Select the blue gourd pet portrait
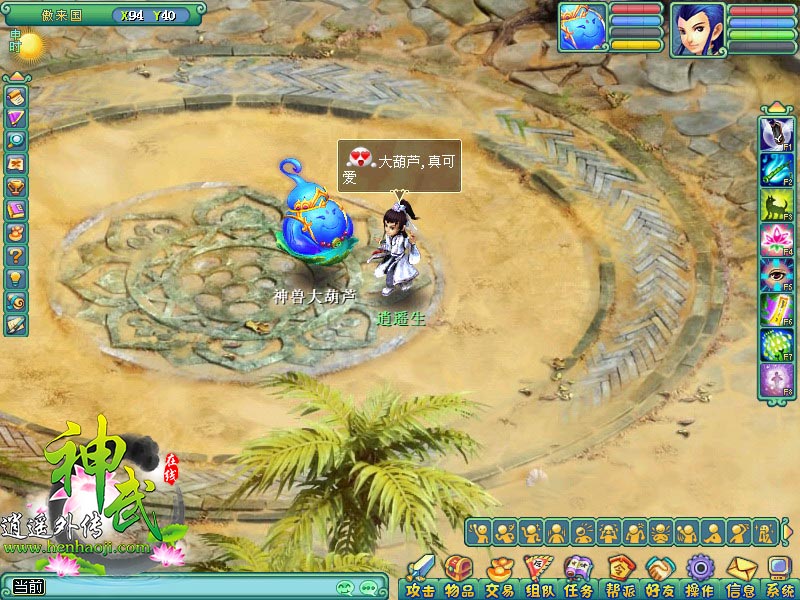 [x=583, y=28]
